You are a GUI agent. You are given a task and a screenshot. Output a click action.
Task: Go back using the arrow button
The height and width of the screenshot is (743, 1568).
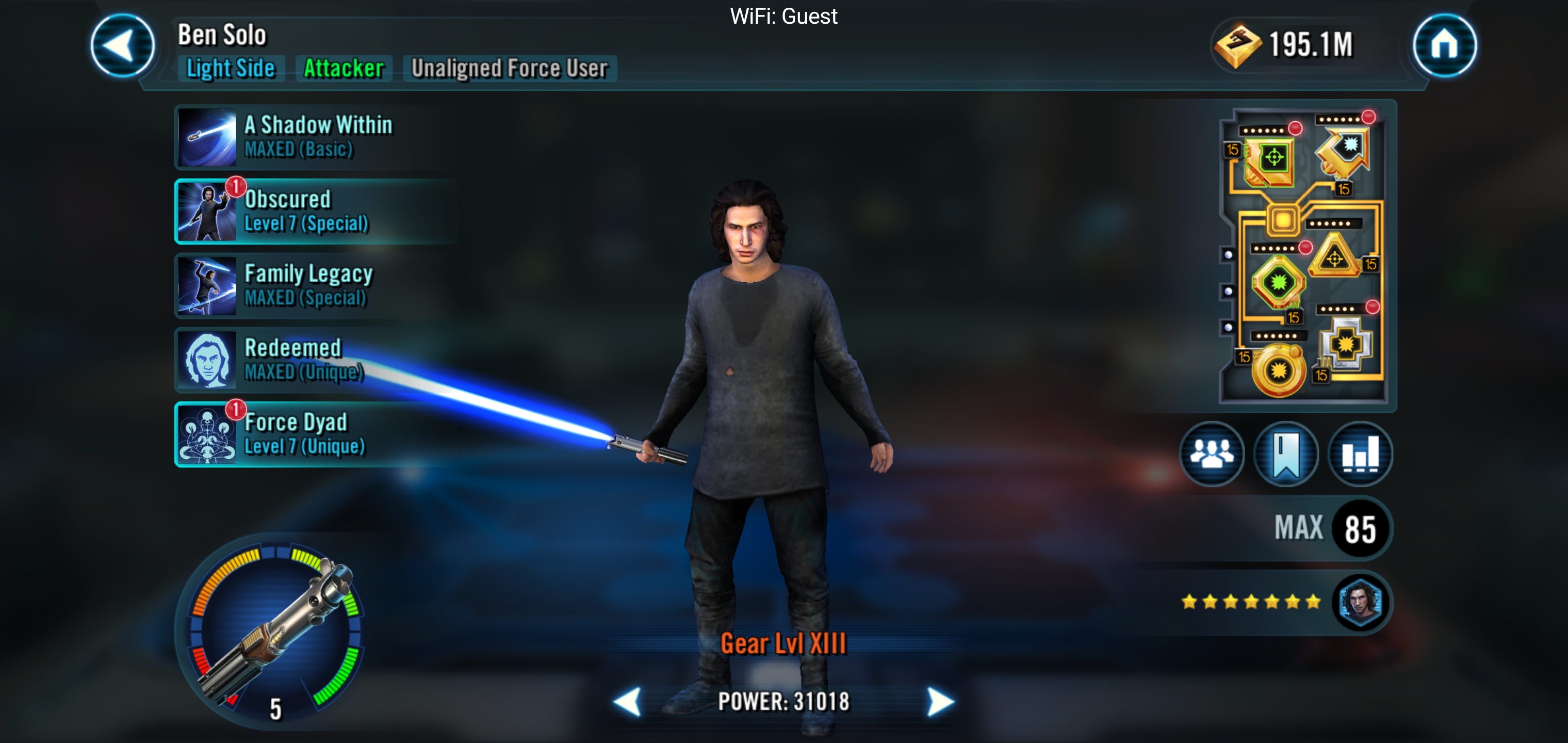tap(122, 46)
